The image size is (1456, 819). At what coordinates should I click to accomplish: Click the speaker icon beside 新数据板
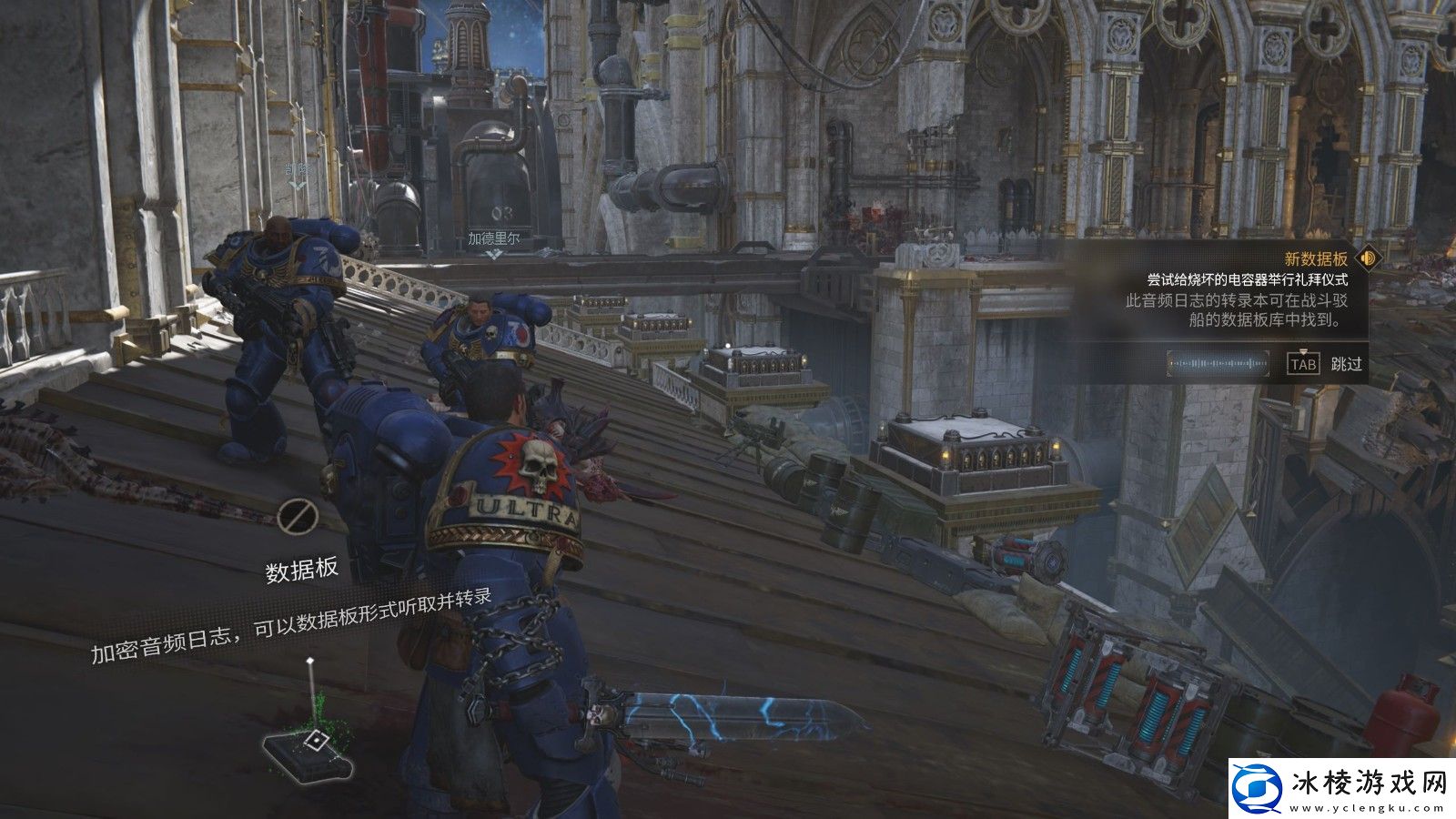pyautogui.click(x=1367, y=258)
